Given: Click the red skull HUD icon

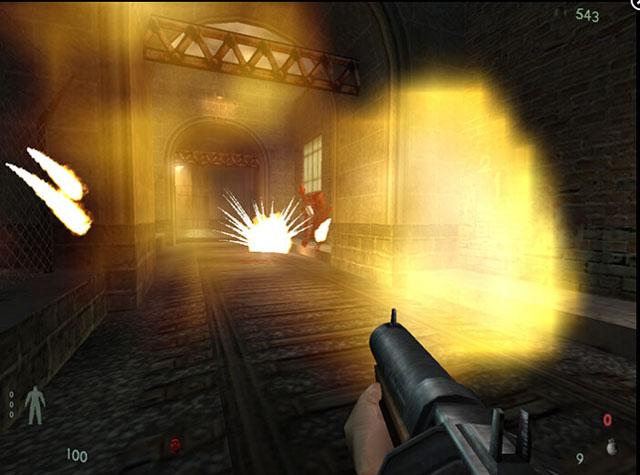Looking at the screenshot, I should click(x=177, y=443).
